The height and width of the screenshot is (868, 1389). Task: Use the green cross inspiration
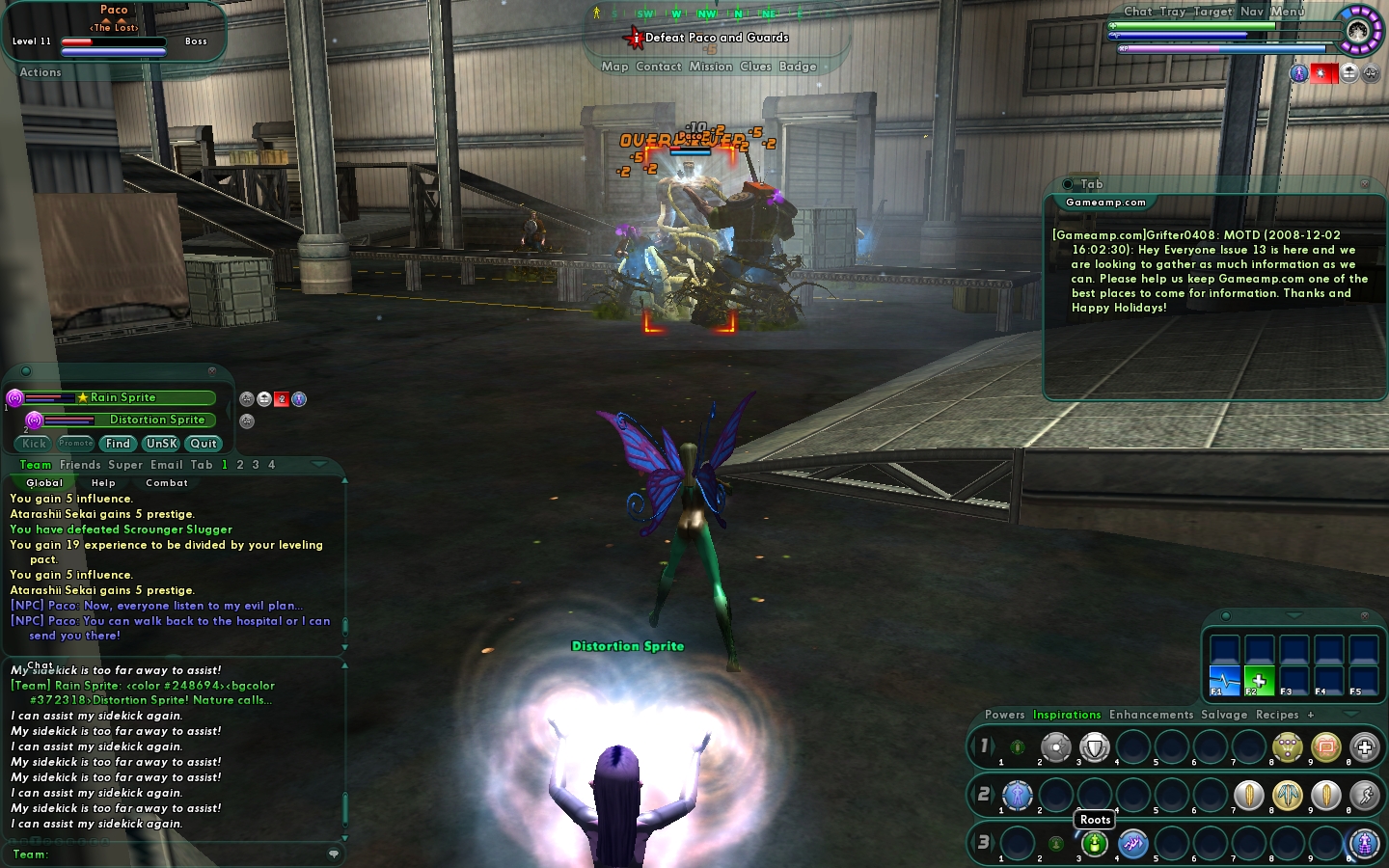coord(1258,680)
